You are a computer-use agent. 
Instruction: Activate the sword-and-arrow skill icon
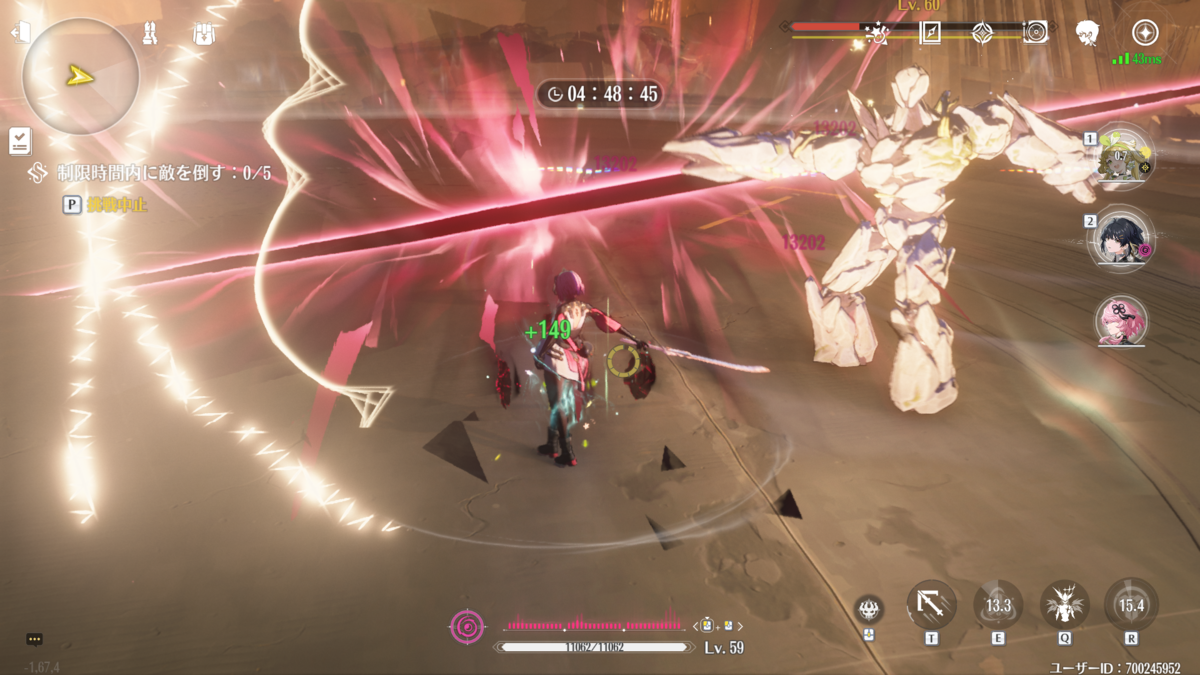point(931,605)
